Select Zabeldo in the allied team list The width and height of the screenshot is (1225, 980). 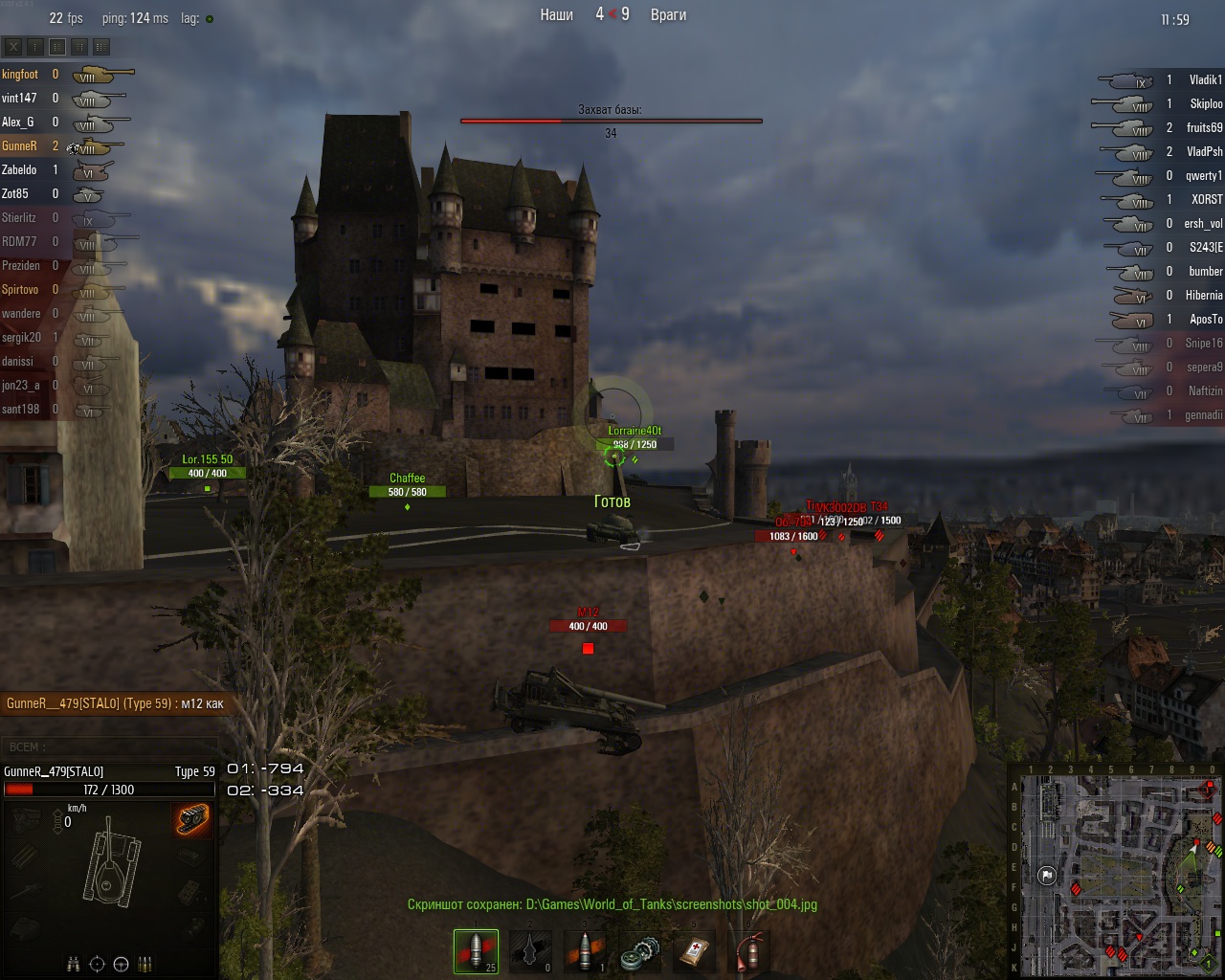(19, 169)
